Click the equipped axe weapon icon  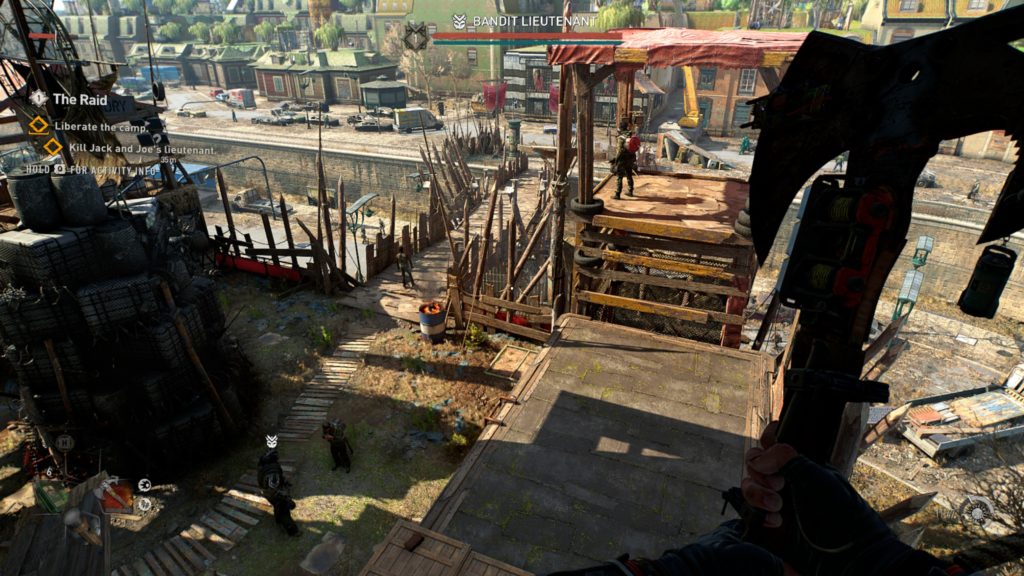pyautogui.click(x=114, y=493)
